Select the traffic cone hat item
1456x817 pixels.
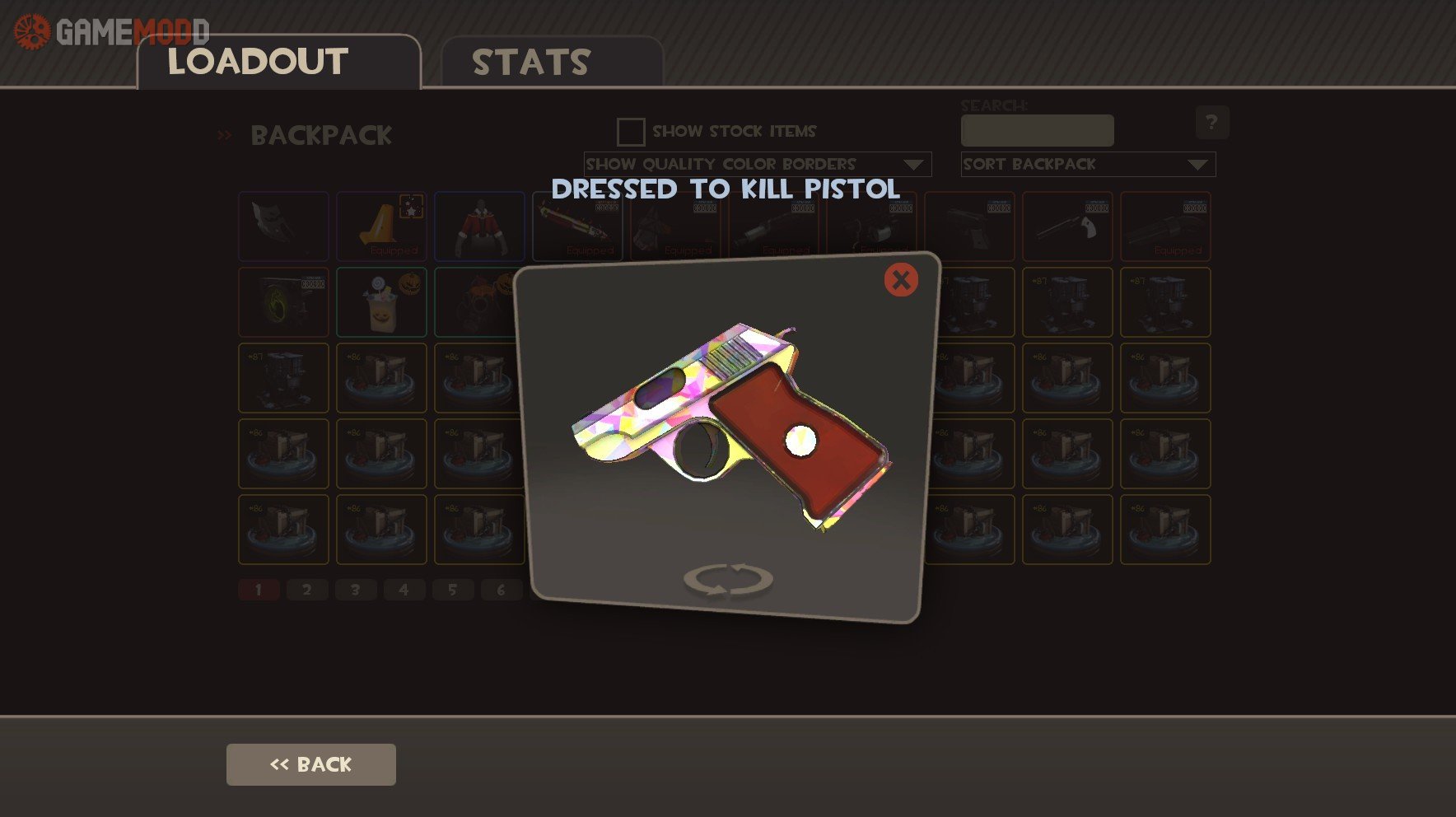pos(381,226)
